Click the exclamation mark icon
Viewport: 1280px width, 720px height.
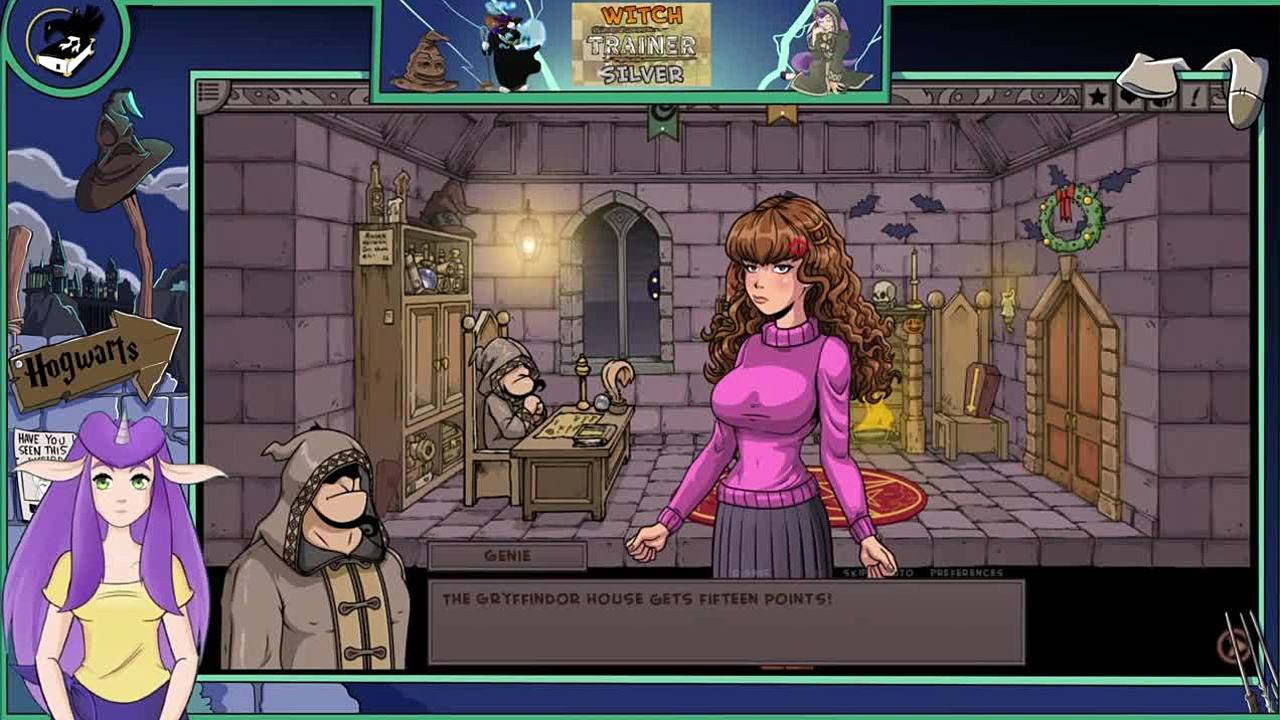[x=1195, y=97]
